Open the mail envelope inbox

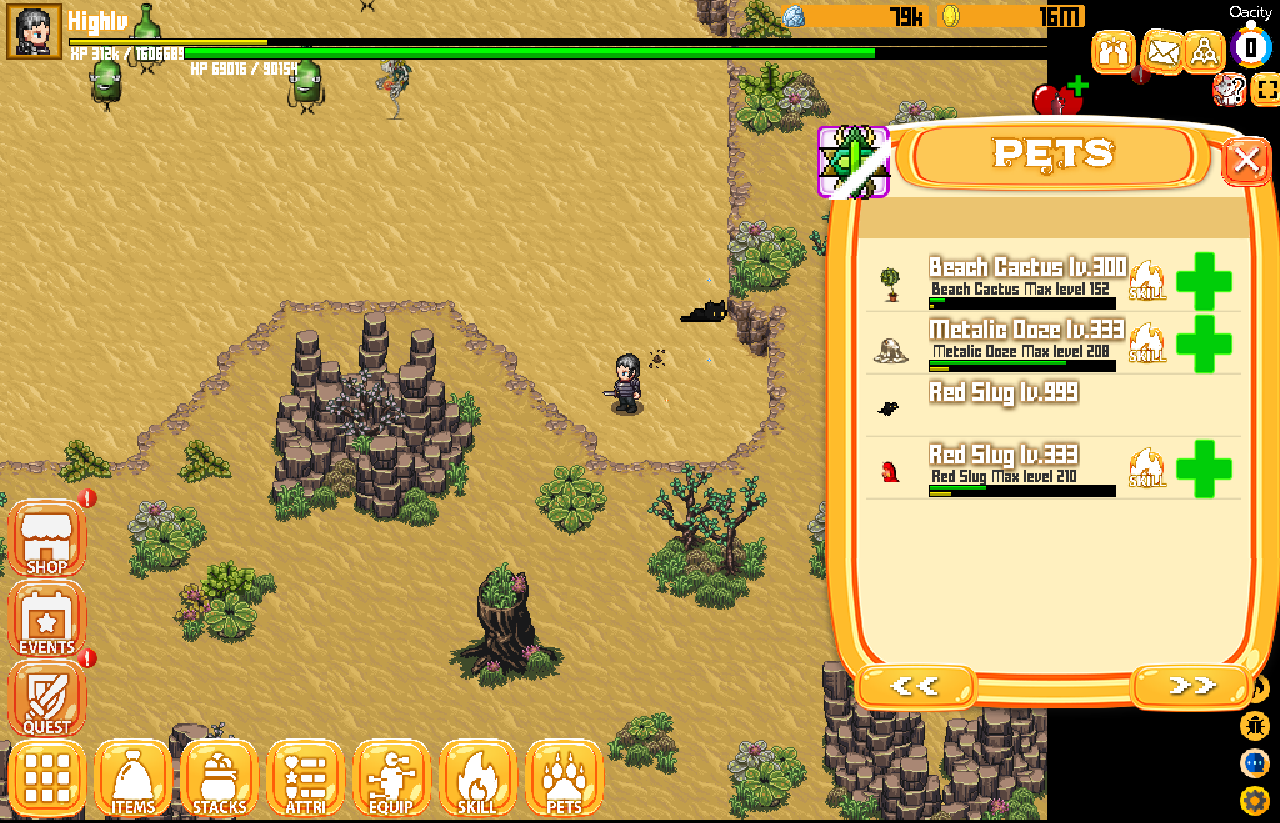point(1161,51)
